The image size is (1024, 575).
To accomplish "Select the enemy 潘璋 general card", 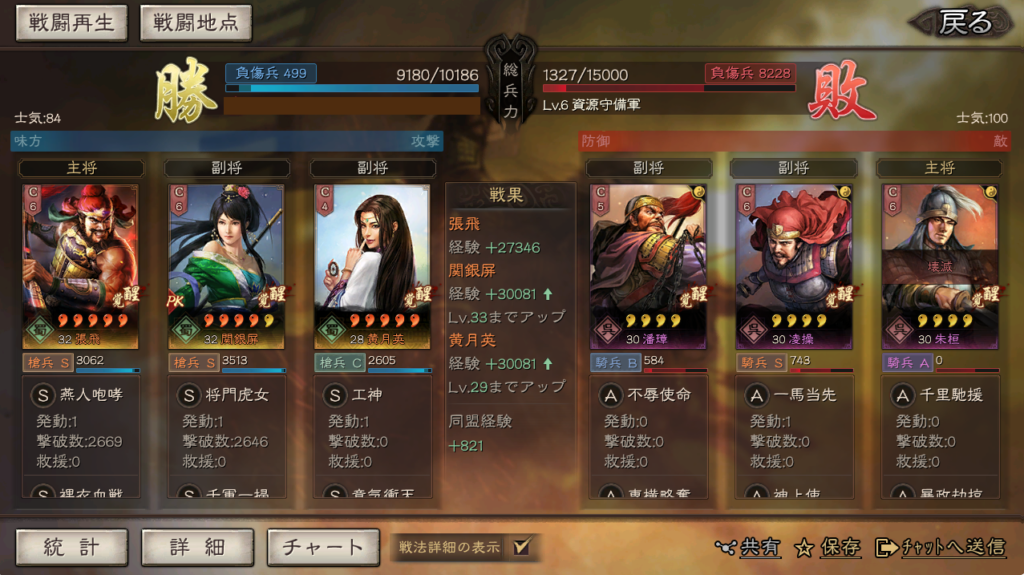I will point(648,265).
